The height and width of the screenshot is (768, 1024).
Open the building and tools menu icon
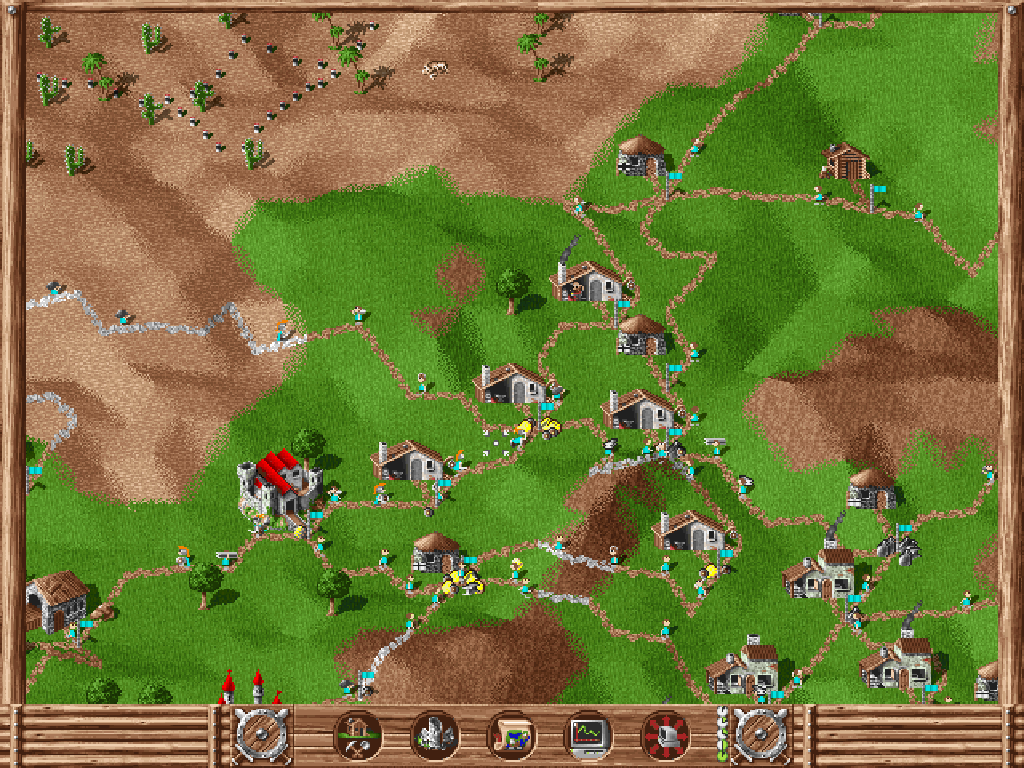(357, 736)
